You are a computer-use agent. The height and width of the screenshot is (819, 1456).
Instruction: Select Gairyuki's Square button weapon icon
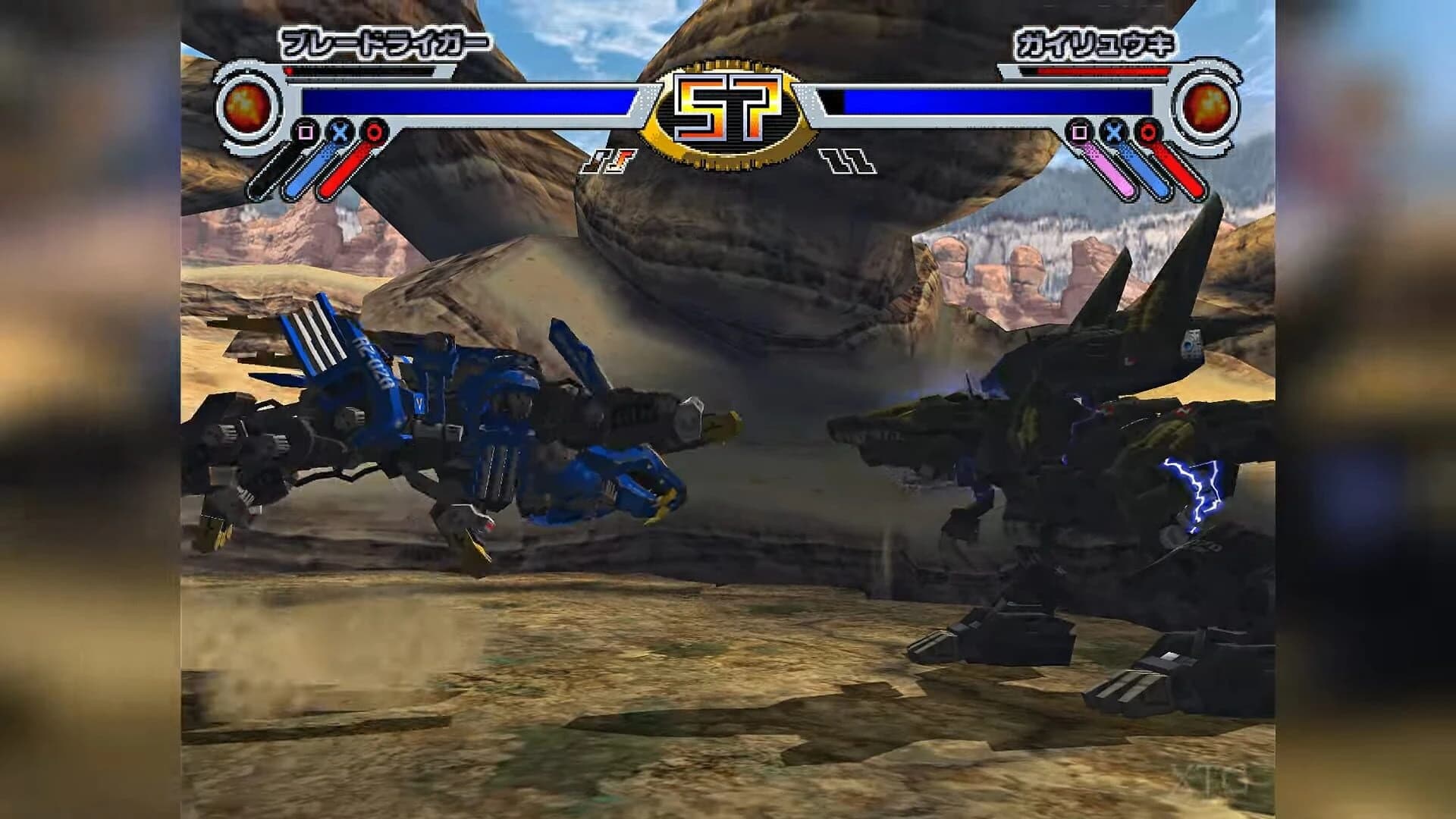click(1079, 133)
